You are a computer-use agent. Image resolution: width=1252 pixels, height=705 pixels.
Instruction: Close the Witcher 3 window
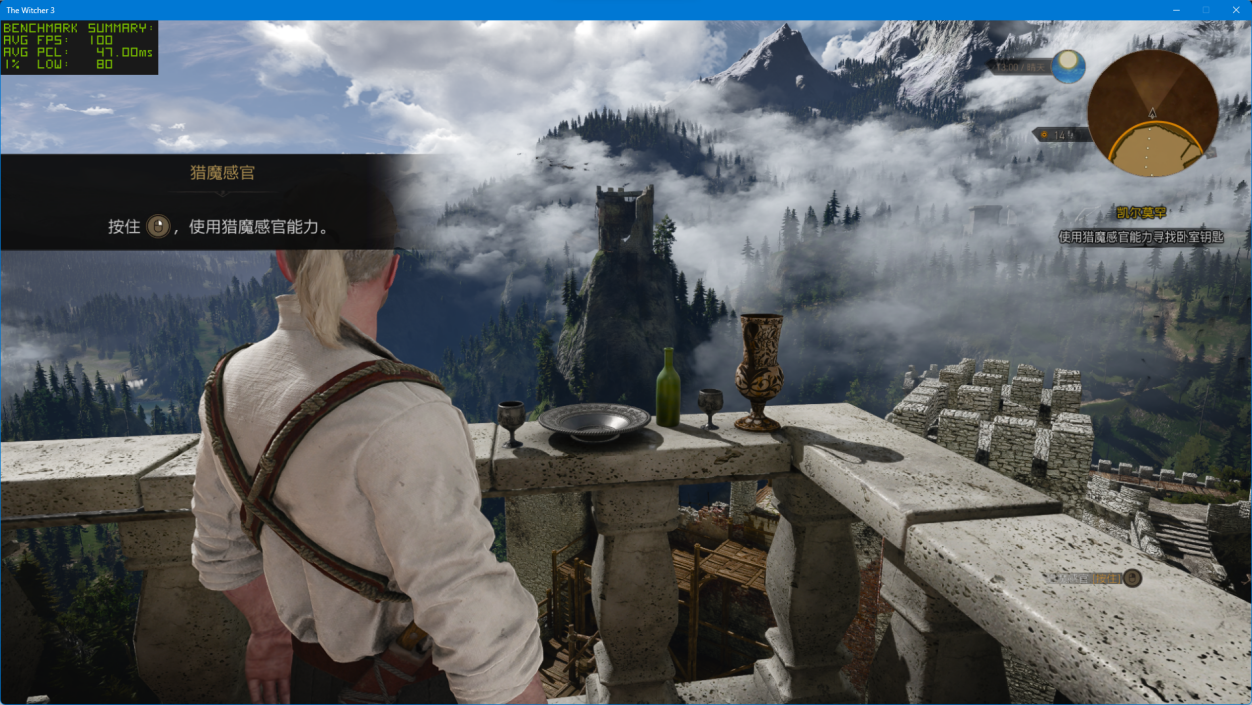(x=1235, y=9)
